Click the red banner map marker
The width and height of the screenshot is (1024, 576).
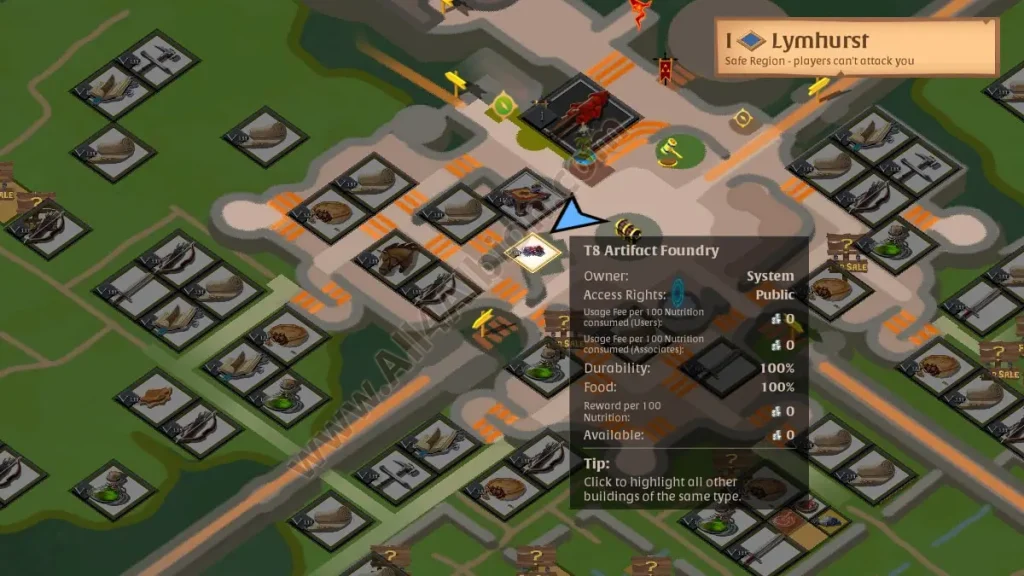click(665, 68)
